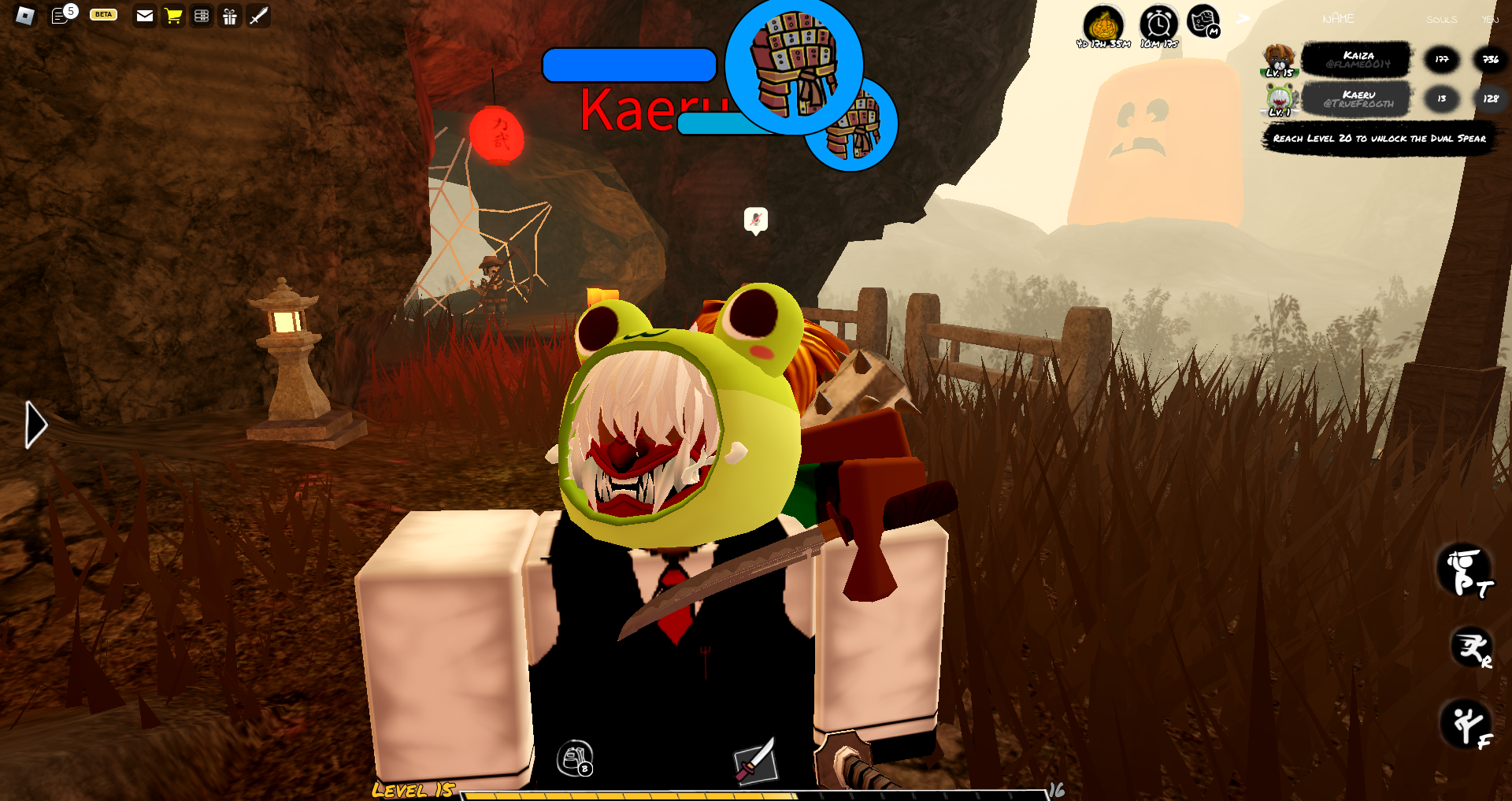Open the yellow shopping cart store
Screen dimensions: 1512x801
click(173, 16)
